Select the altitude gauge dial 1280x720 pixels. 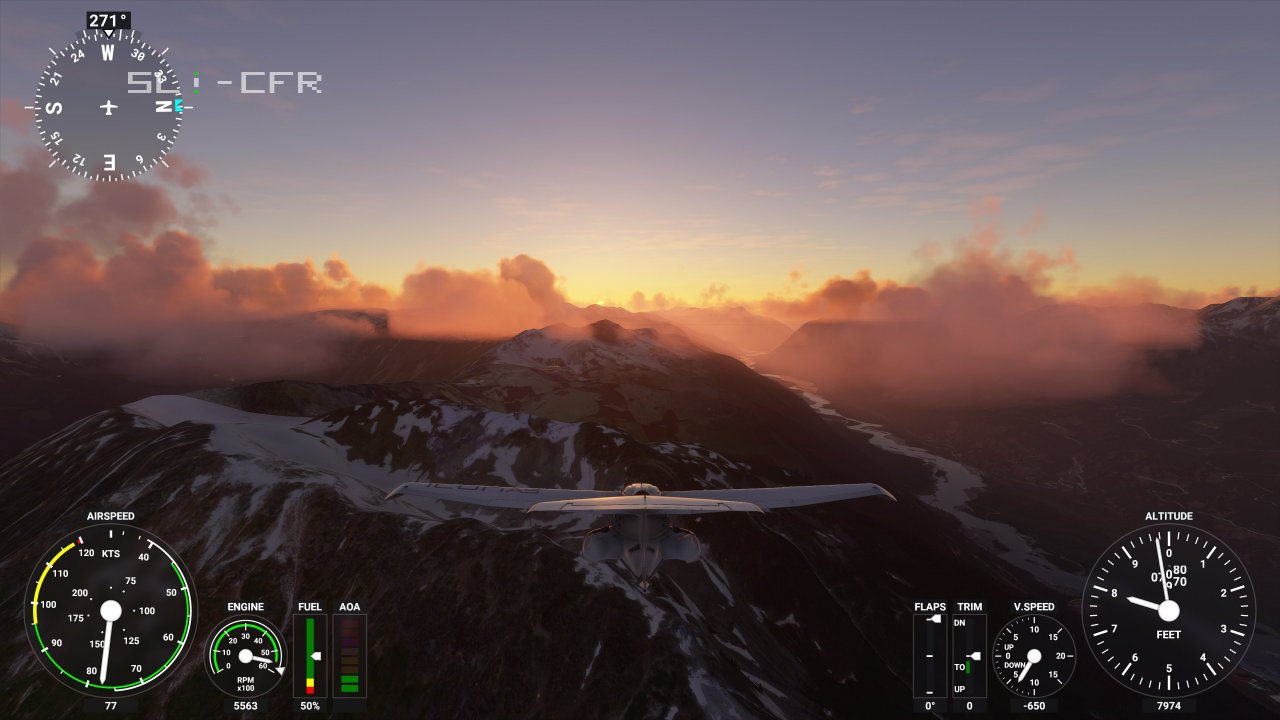[1167, 610]
